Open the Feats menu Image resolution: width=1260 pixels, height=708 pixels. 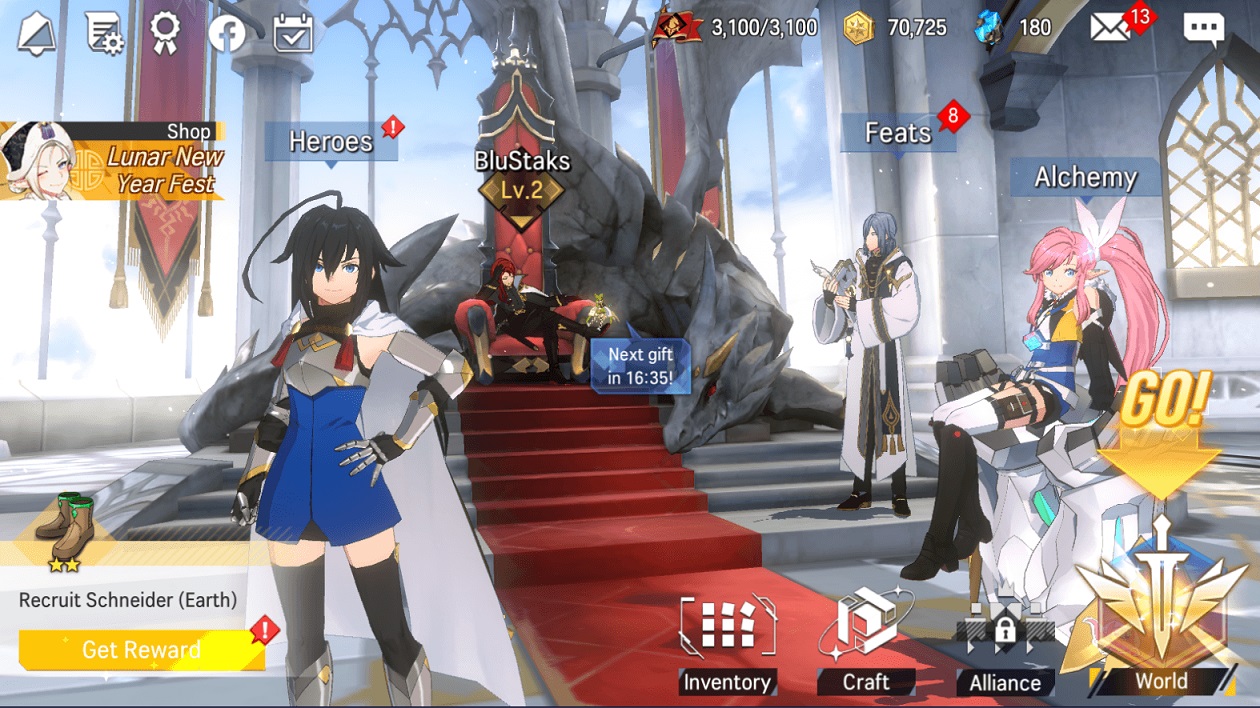coord(898,133)
